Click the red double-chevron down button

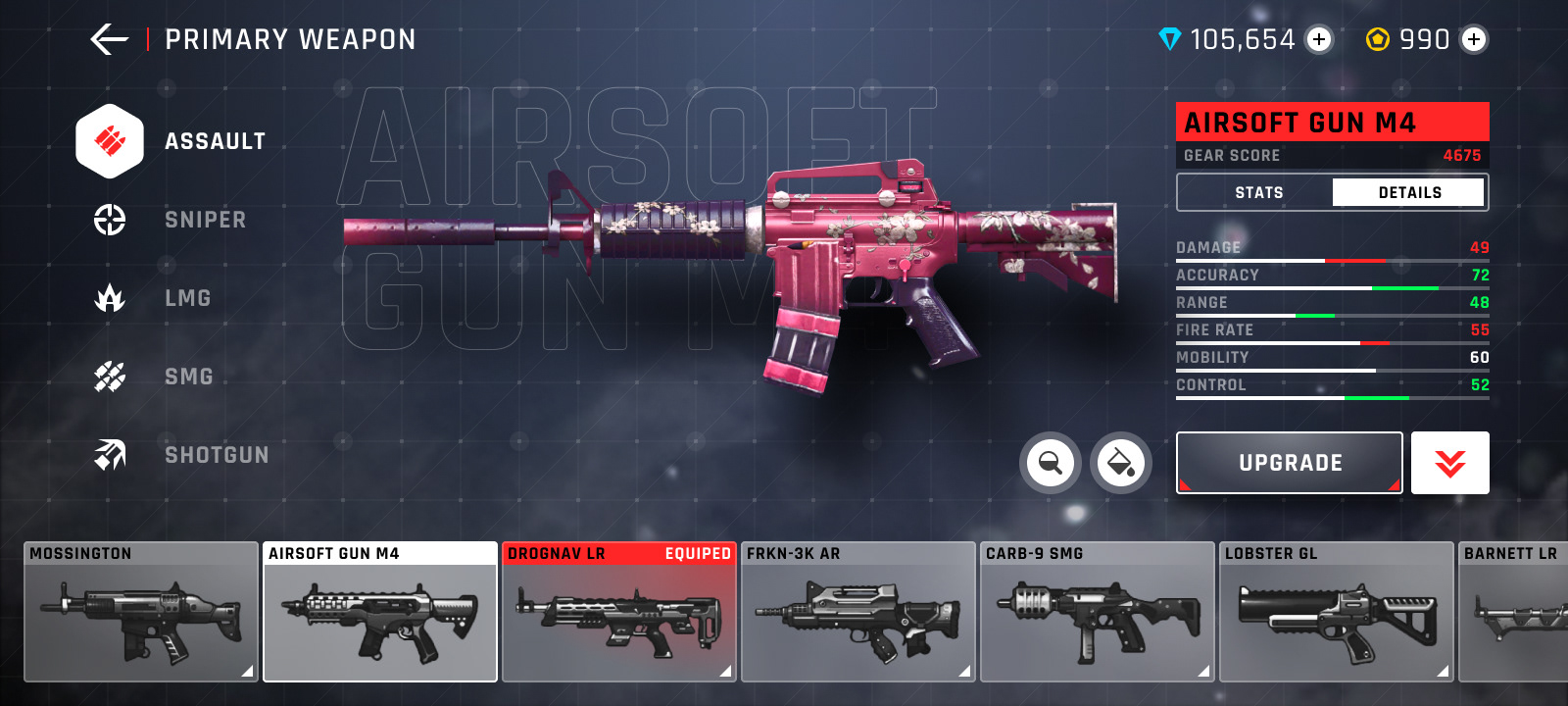coord(1450,463)
